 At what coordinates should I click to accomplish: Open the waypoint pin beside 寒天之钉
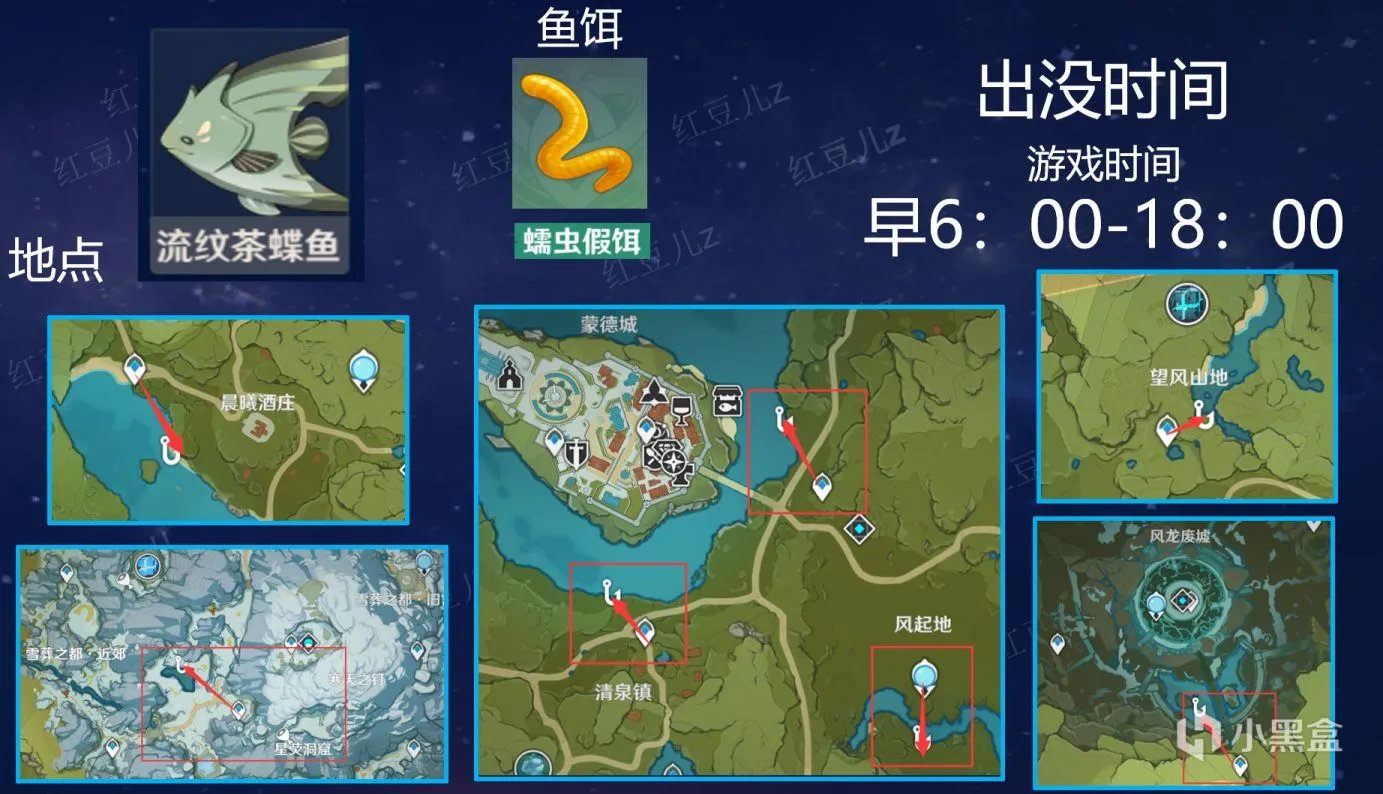click(x=292, y=640)
